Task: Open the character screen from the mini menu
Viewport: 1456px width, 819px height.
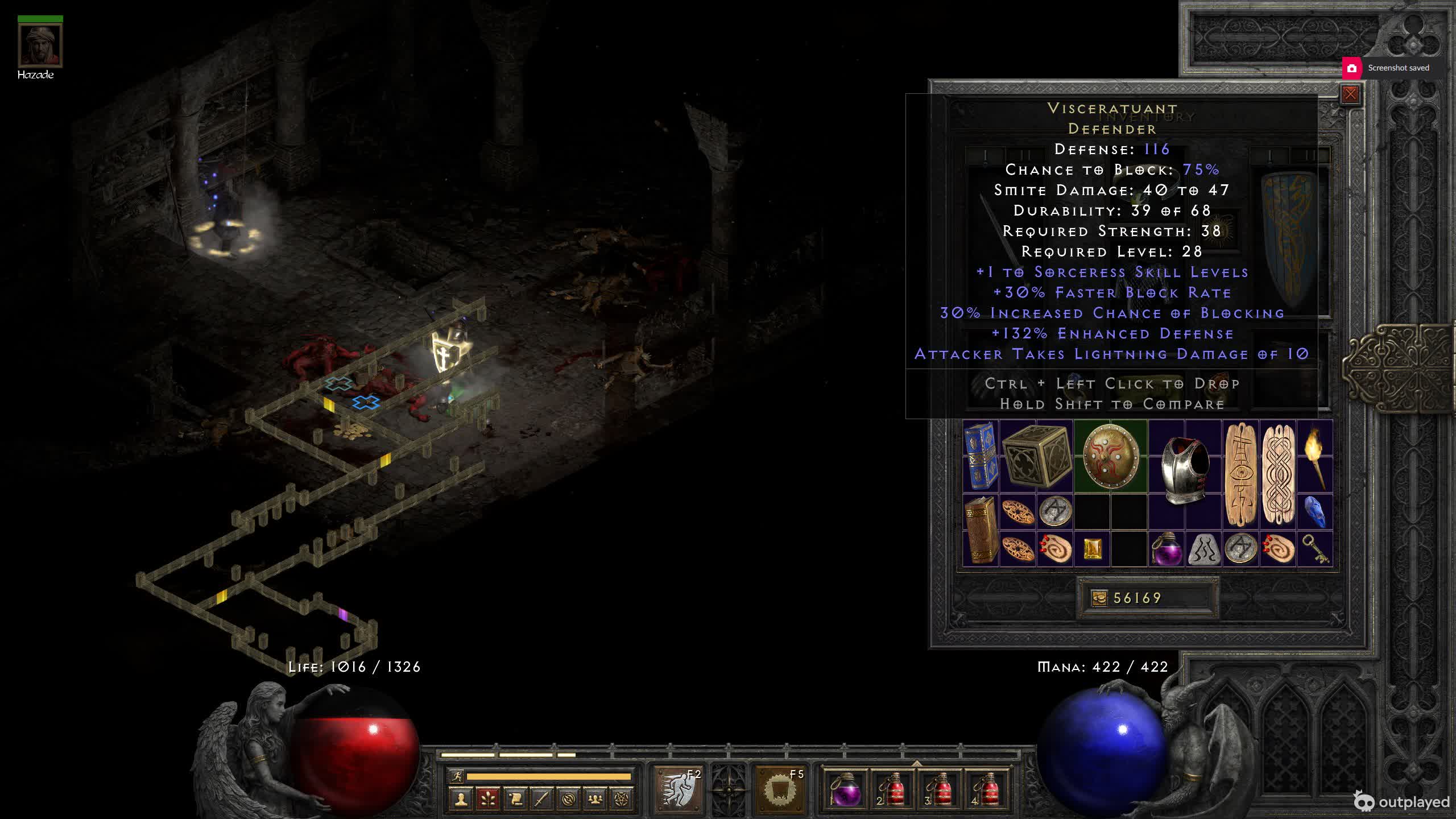Action: (461, 800)
